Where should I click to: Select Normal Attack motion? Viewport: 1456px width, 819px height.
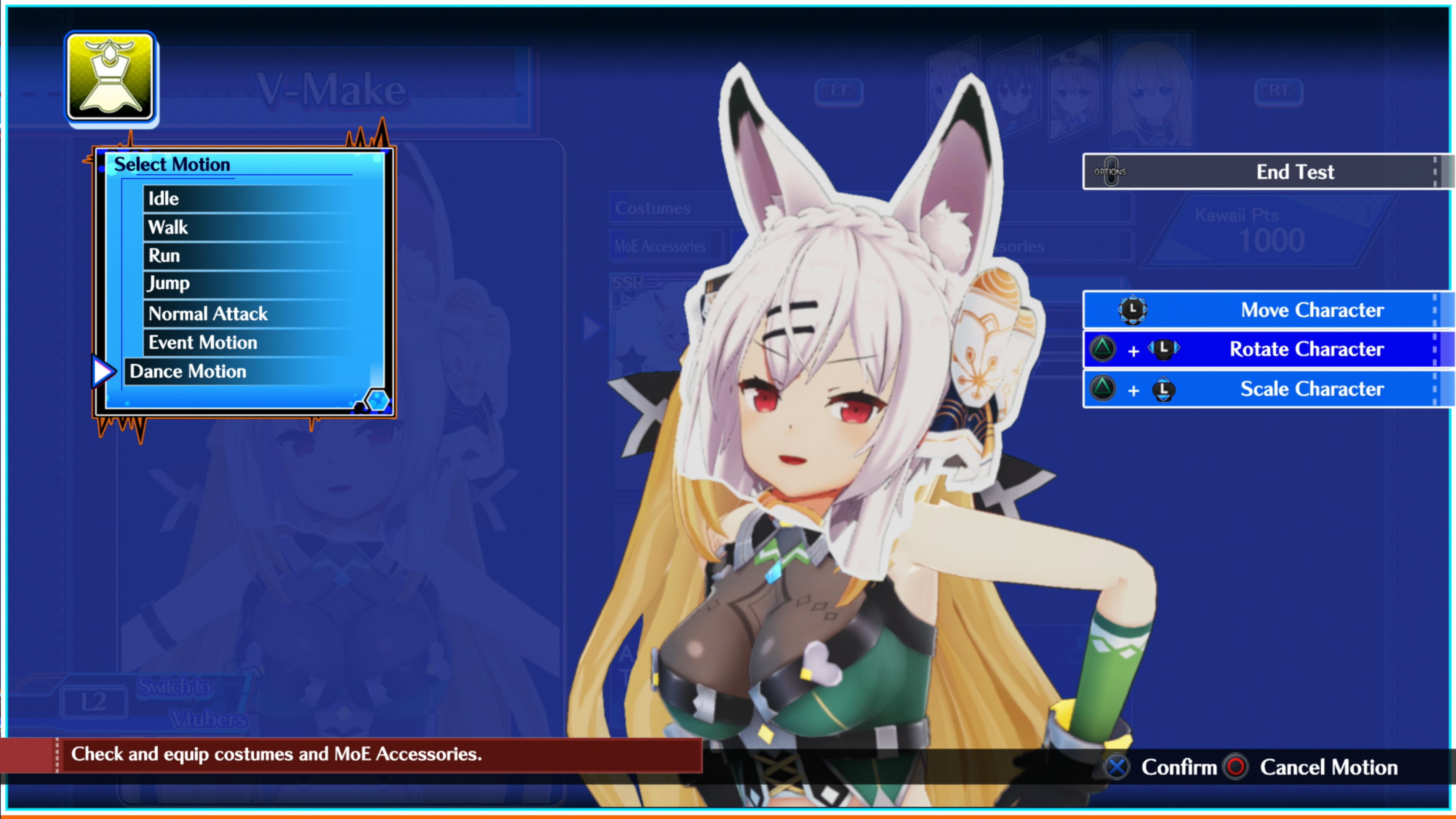(207, 314)
